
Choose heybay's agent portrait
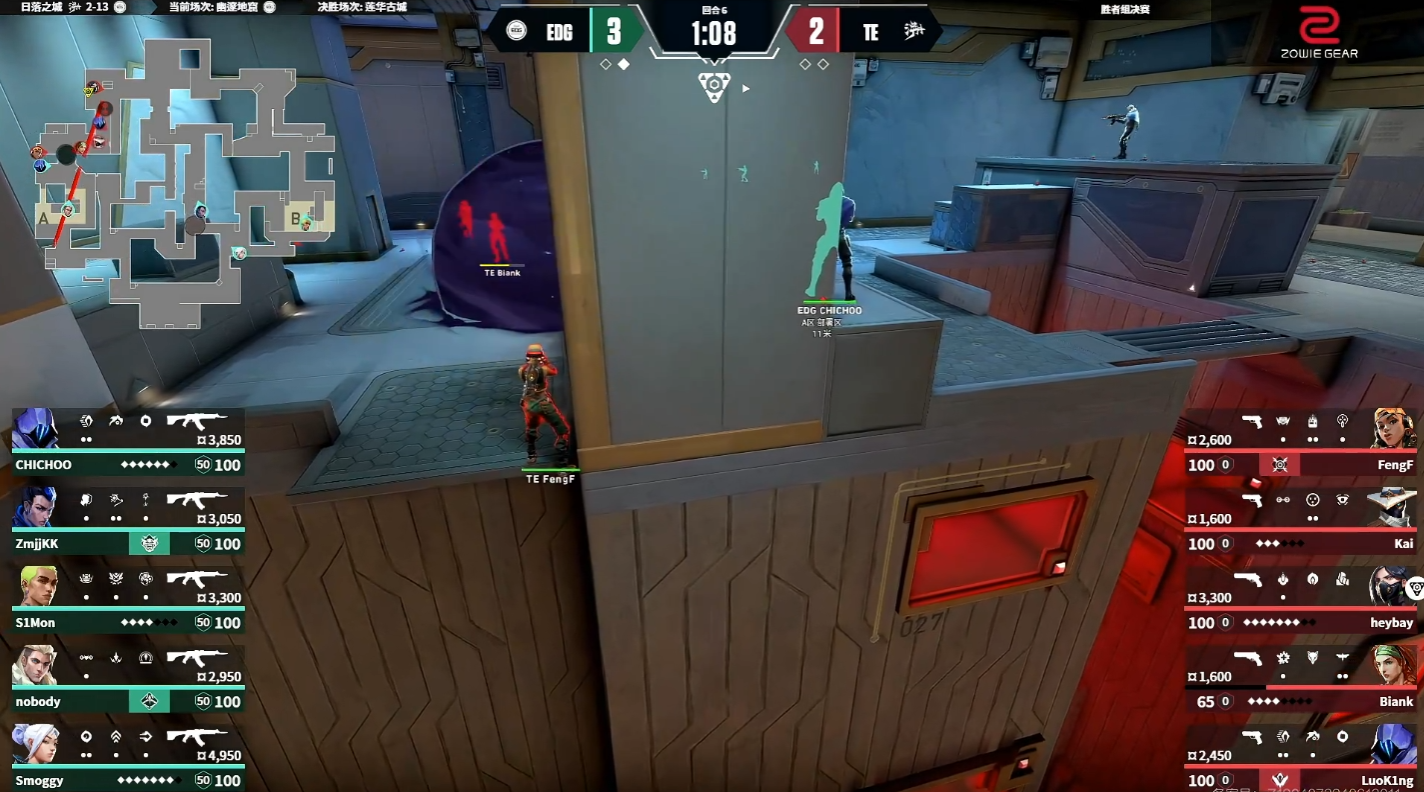coord(1392,587)
